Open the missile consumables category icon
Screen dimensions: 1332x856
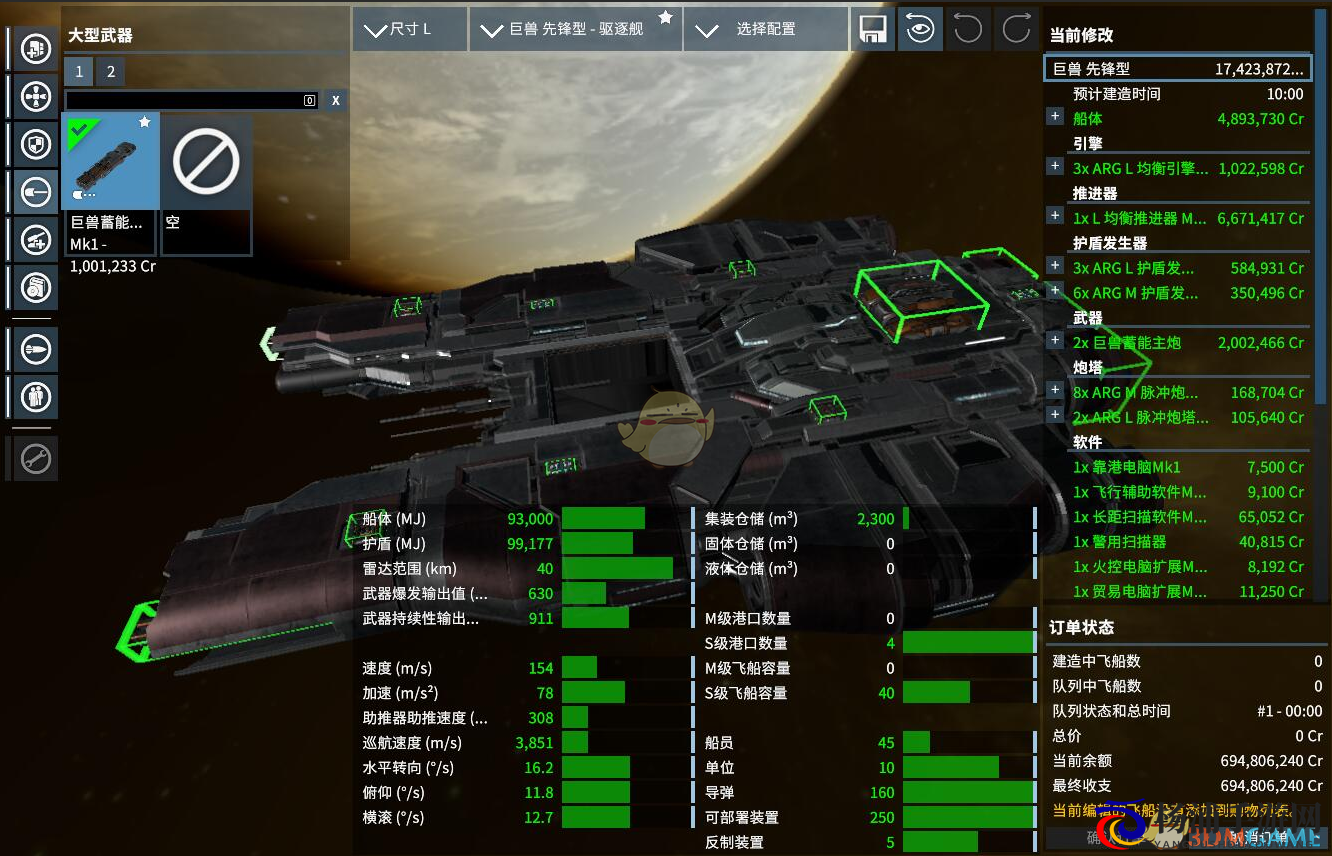(x=37, y=349)
